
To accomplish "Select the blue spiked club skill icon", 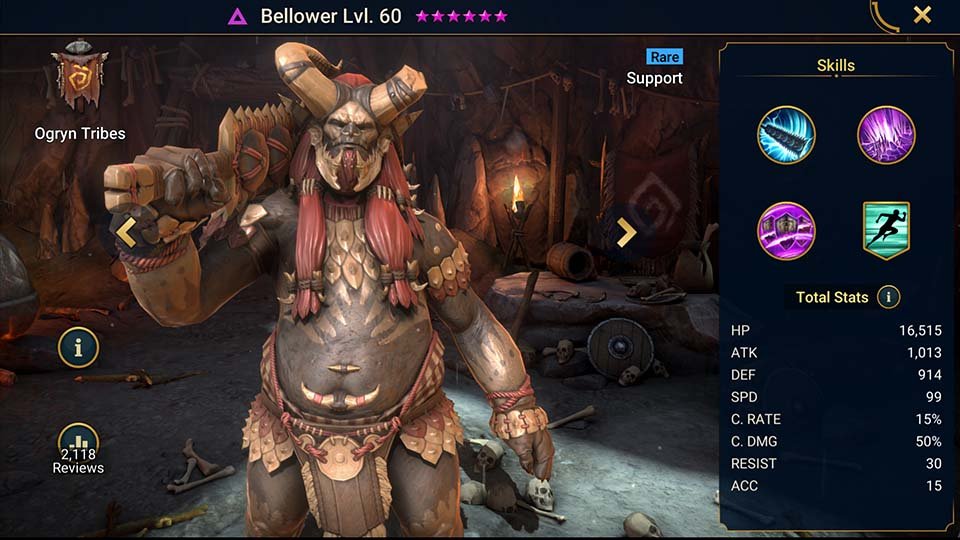I will [786, 135].
